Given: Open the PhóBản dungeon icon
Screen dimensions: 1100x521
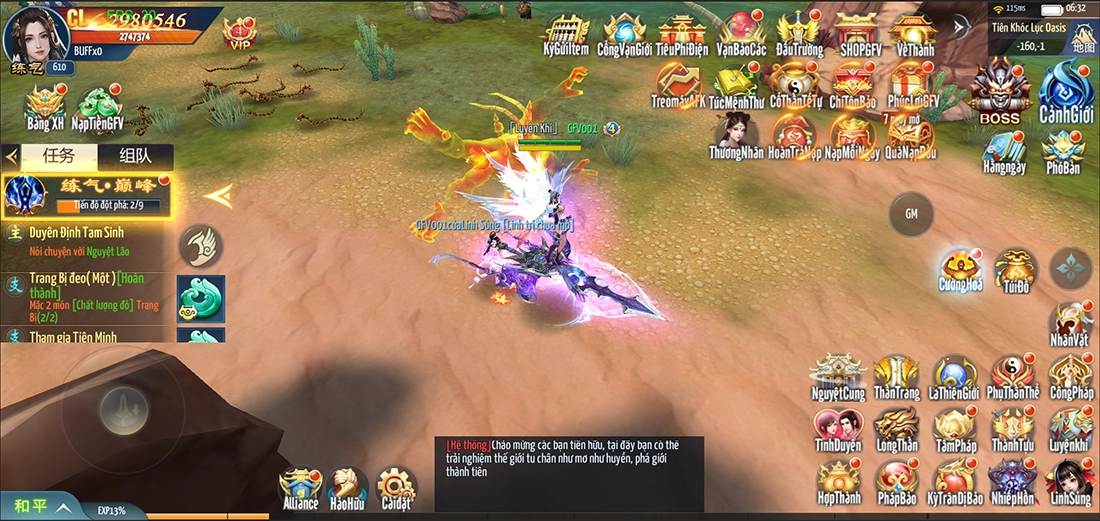Looking at the screenshot, I should [x=1064, y=152].
